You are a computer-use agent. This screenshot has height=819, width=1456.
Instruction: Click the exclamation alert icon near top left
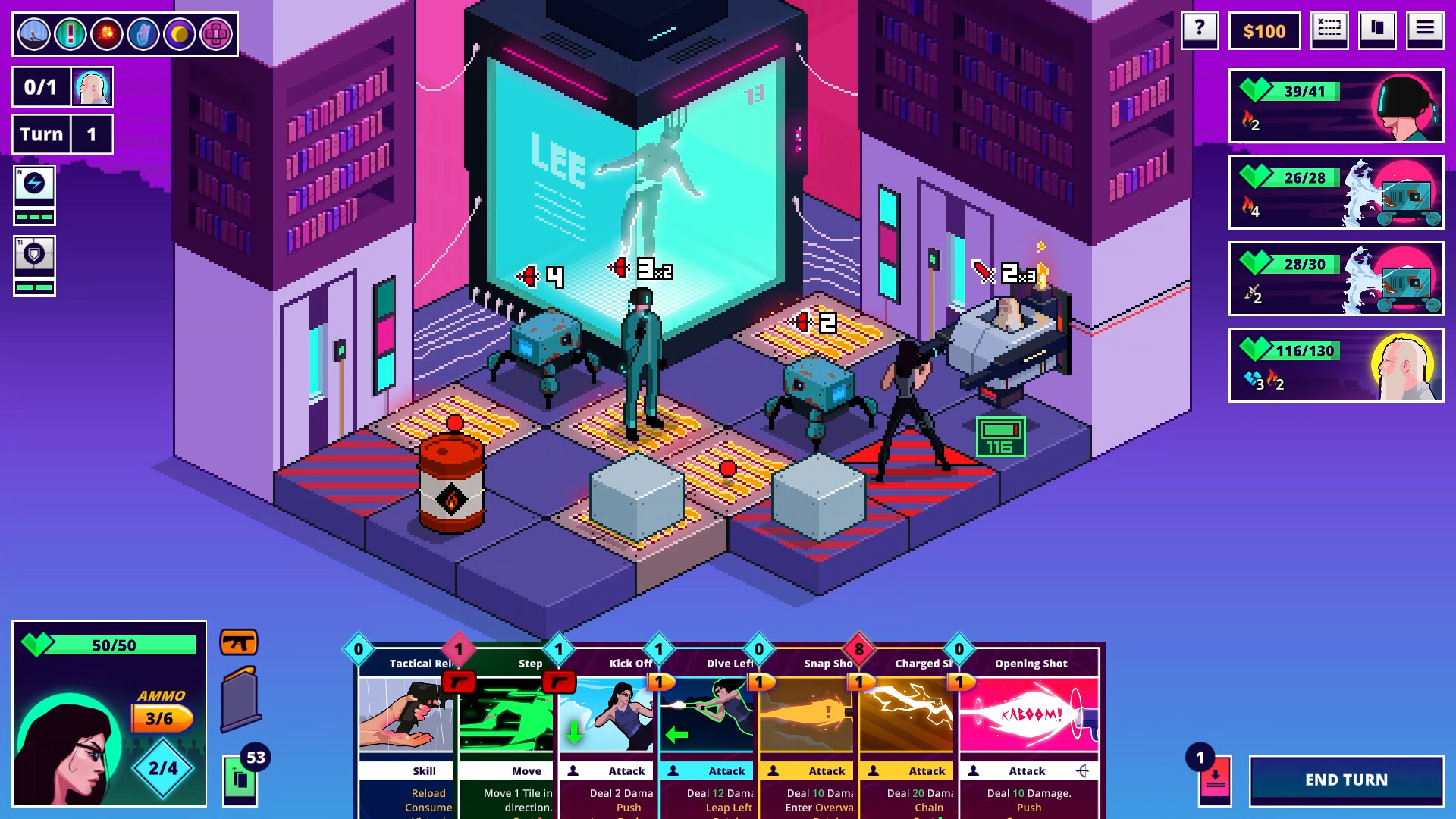click(x=70, y=33)
